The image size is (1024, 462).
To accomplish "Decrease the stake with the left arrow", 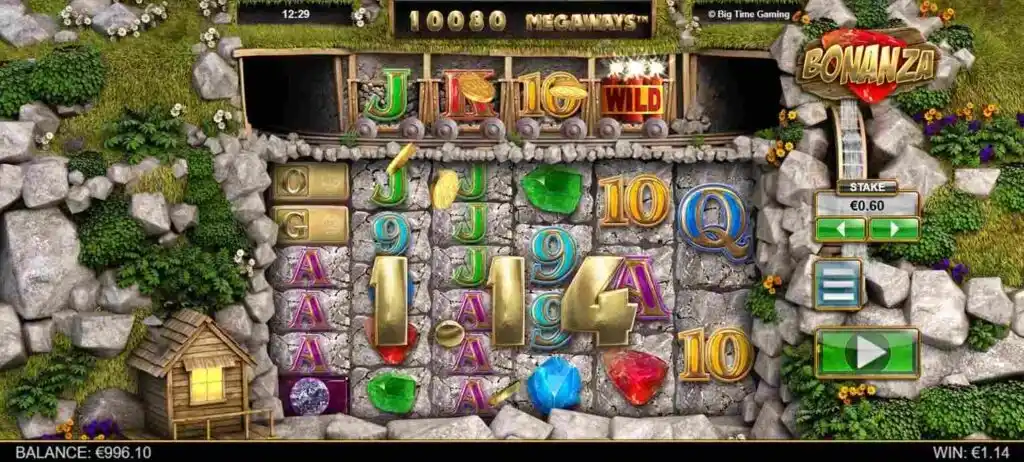I will pos(840,229).
